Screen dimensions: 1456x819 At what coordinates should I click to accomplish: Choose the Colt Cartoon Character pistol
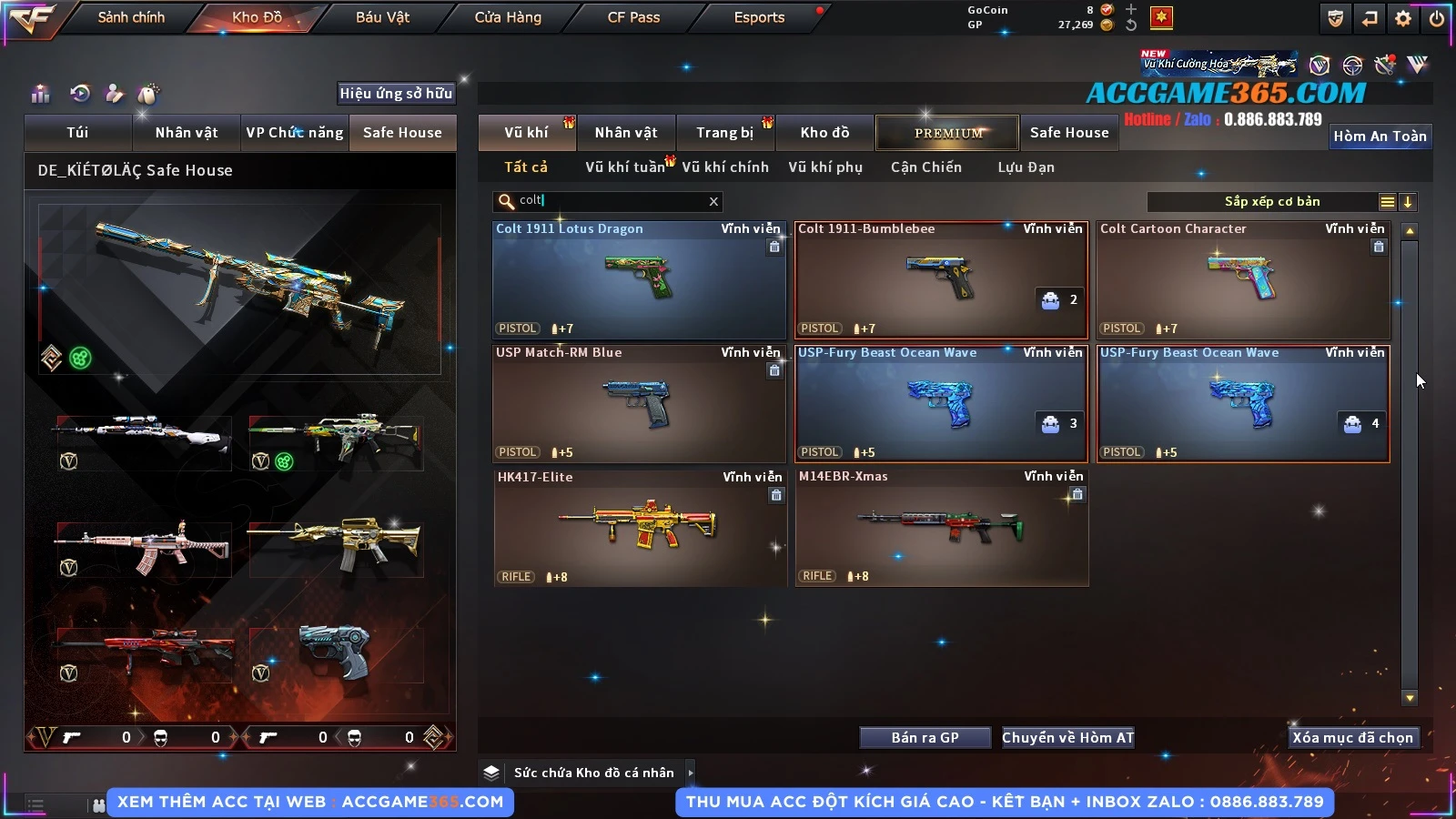(1242, 280)
